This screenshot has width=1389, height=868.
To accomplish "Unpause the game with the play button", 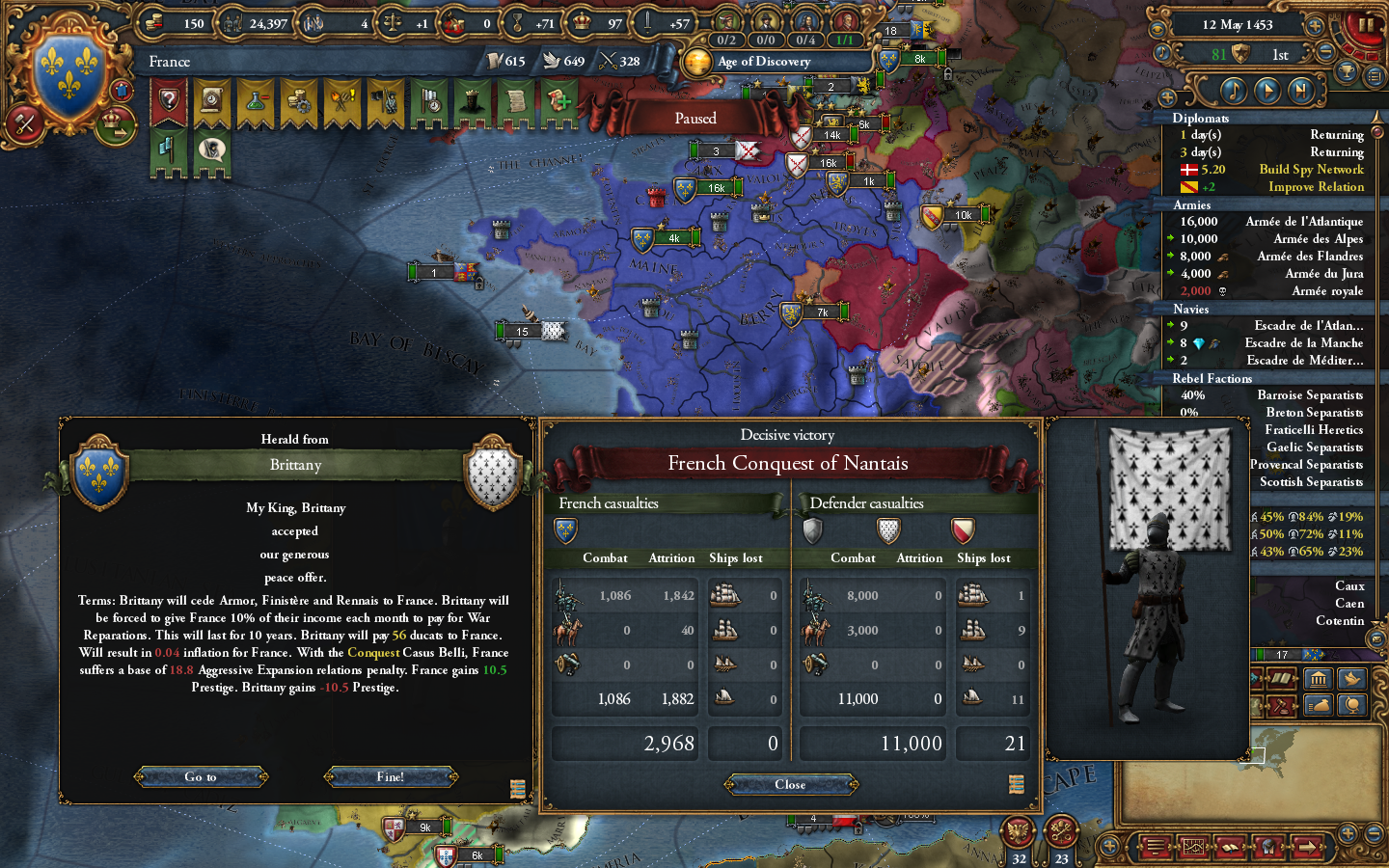I will coord(1268,90).
